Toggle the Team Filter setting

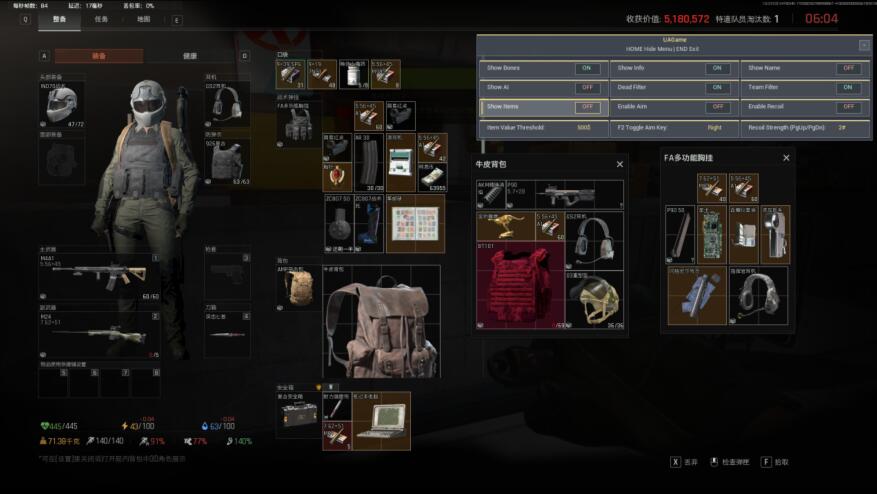coord(848,88)
